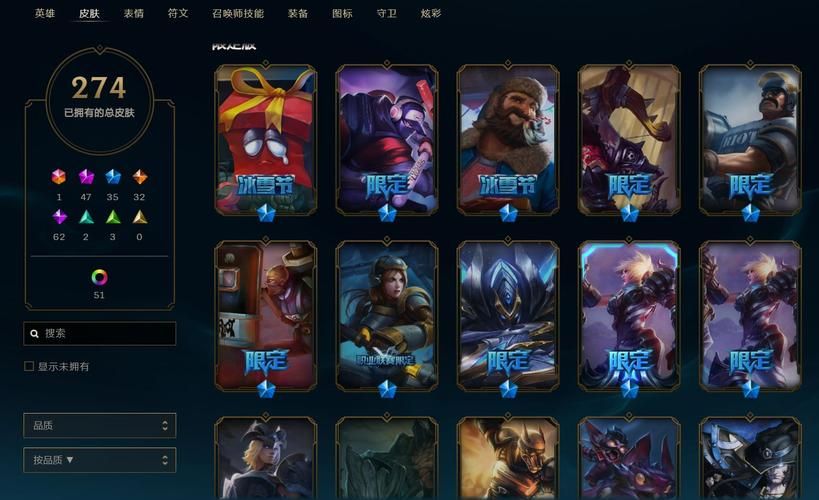
Task: Select the dark blue armored mech skin card
Action: click(508, 314)
